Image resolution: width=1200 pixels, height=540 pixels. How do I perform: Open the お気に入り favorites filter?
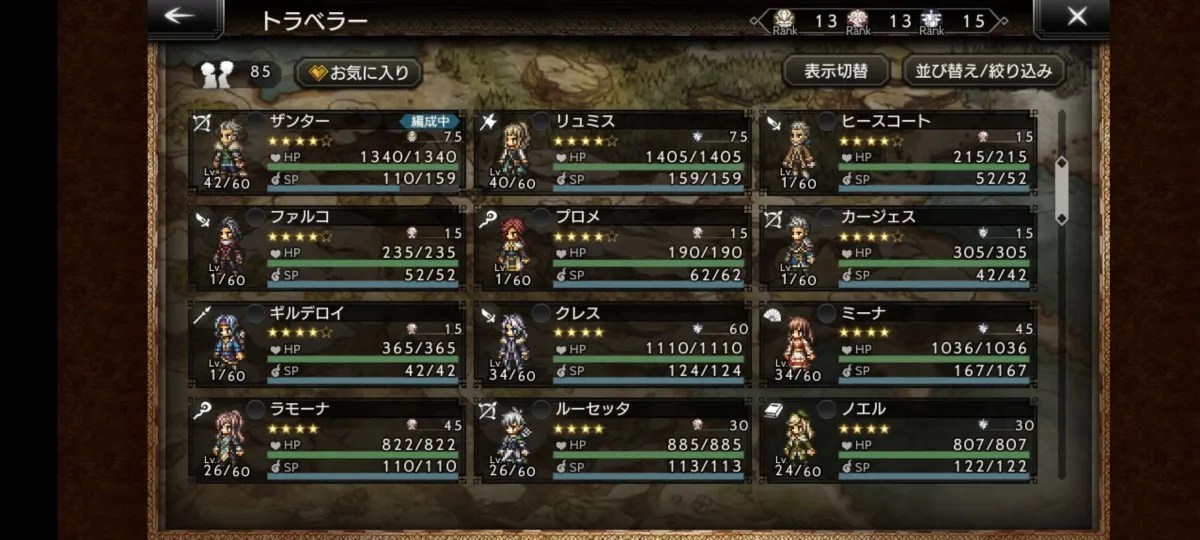point(359,72)
